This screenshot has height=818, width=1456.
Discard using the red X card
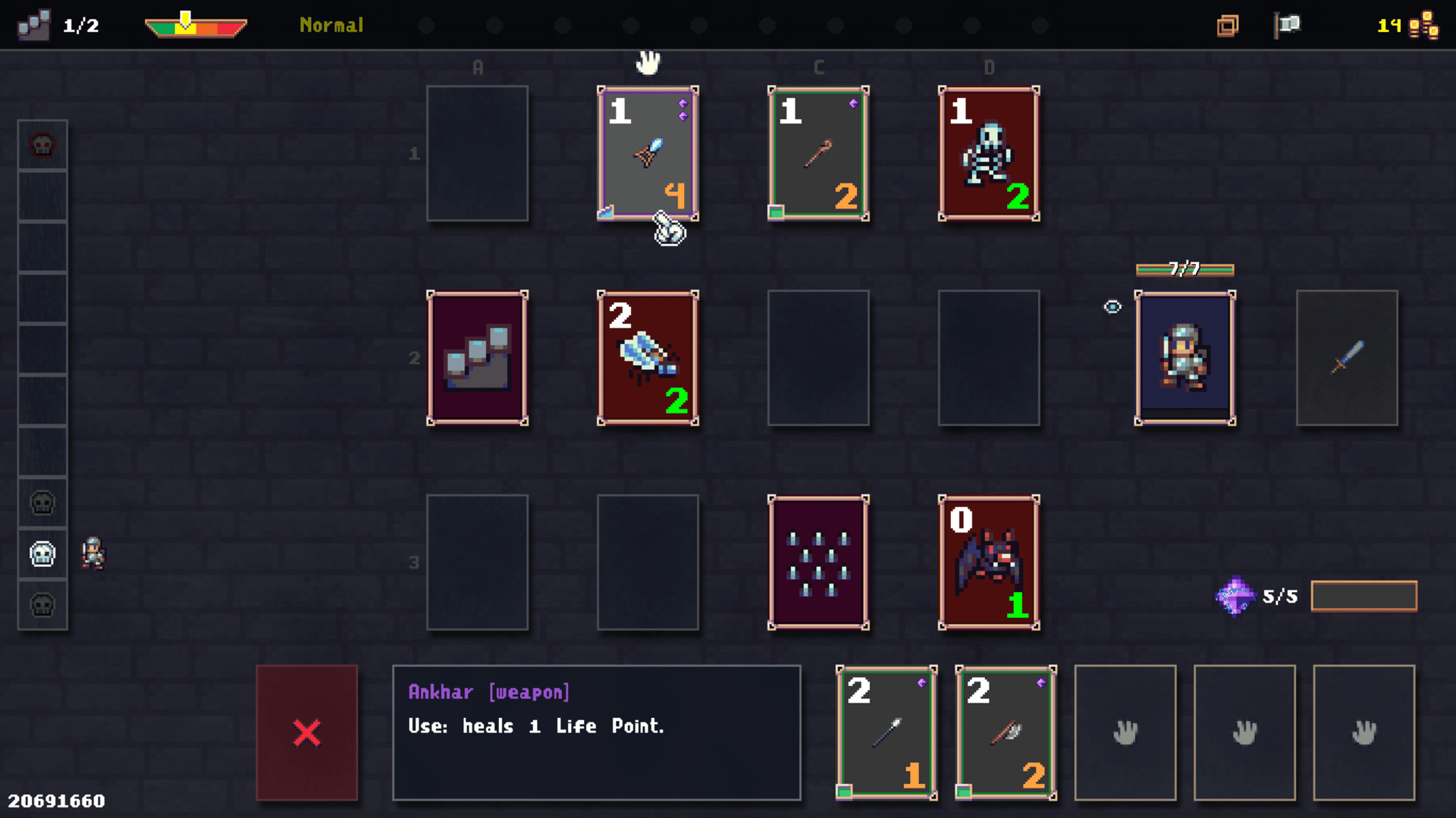tap(306, 732)
